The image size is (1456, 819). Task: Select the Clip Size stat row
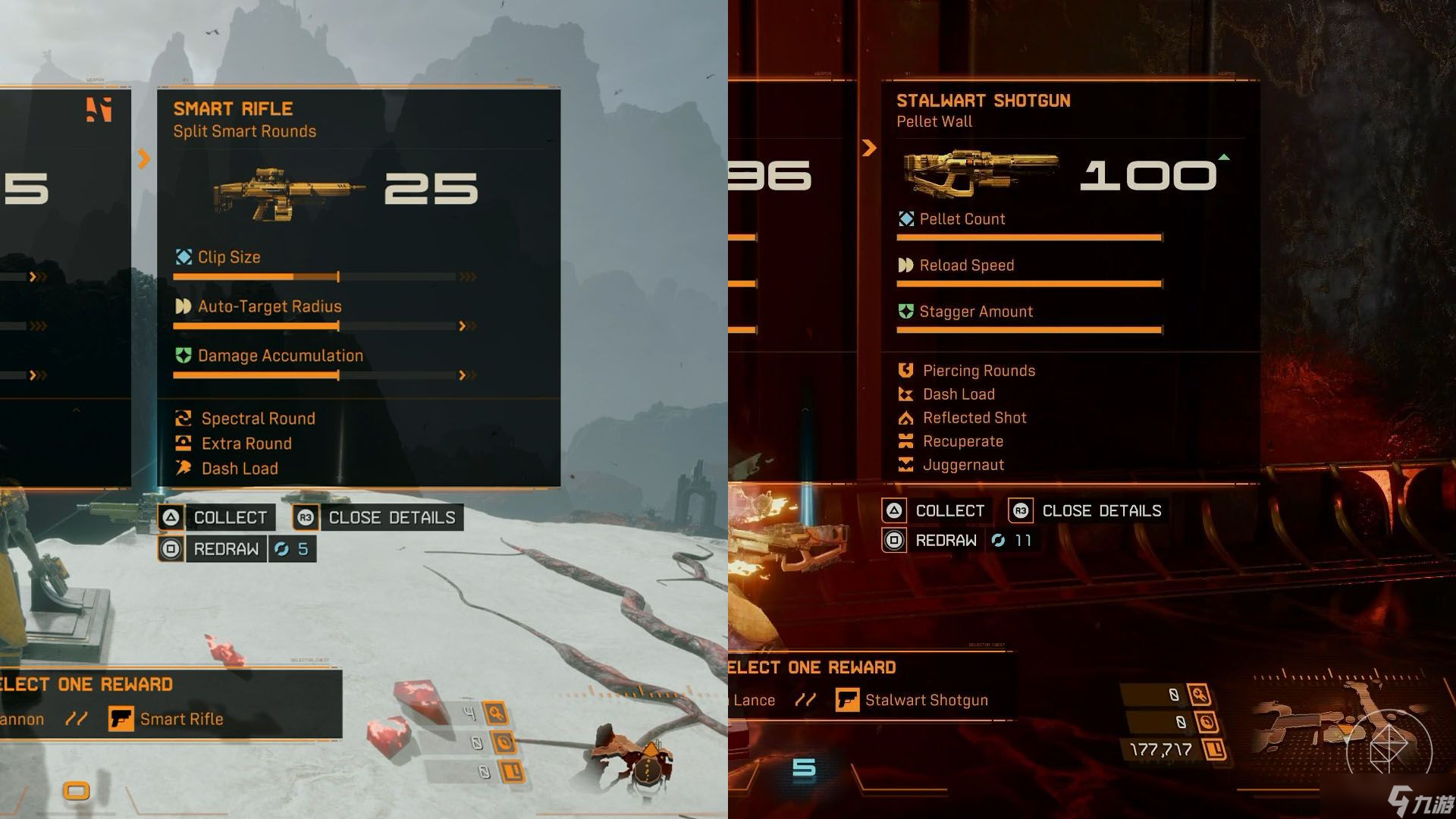(229, 258)
